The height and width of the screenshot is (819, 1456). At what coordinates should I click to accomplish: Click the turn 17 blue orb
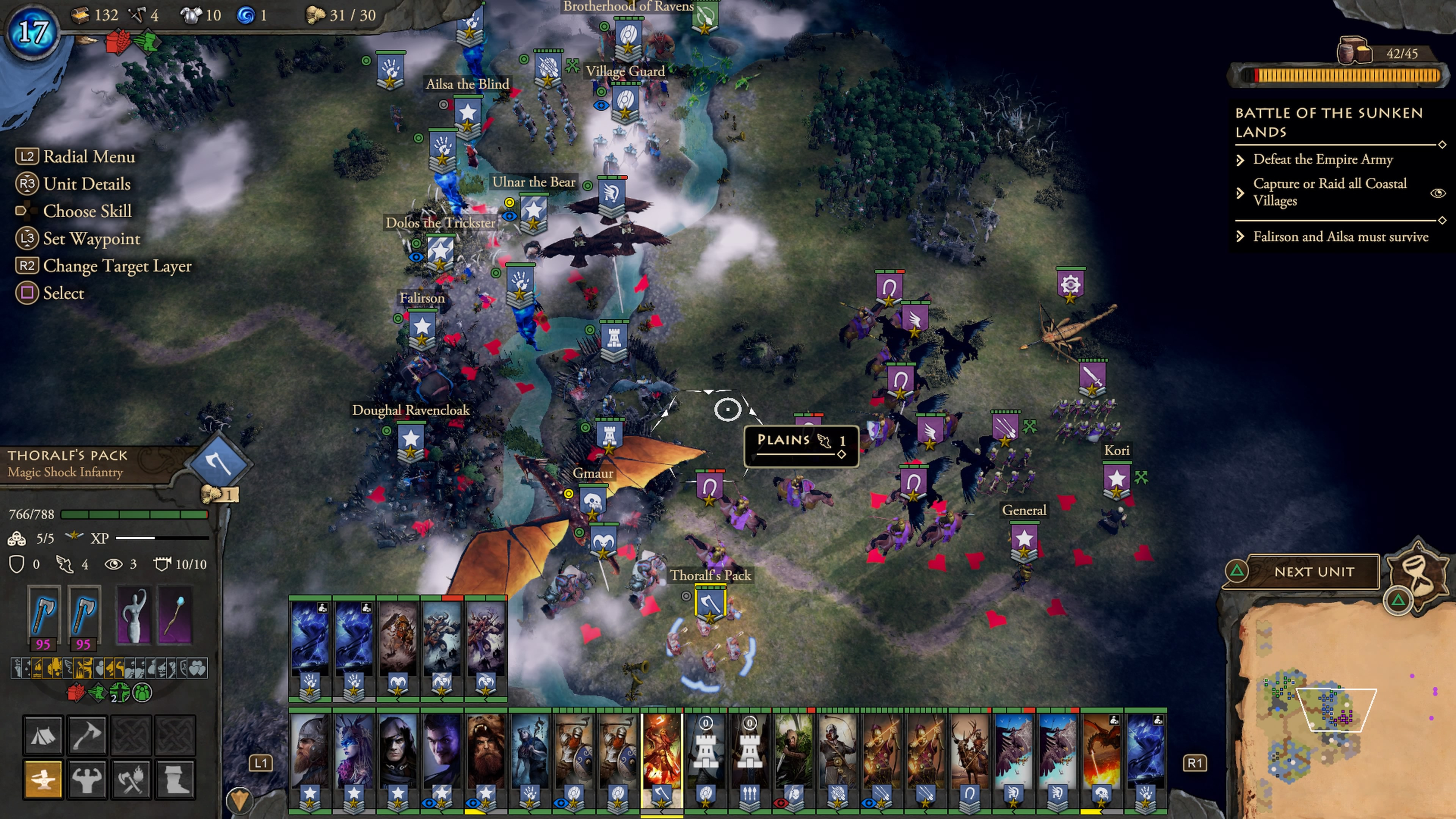[x=33, y=31]
